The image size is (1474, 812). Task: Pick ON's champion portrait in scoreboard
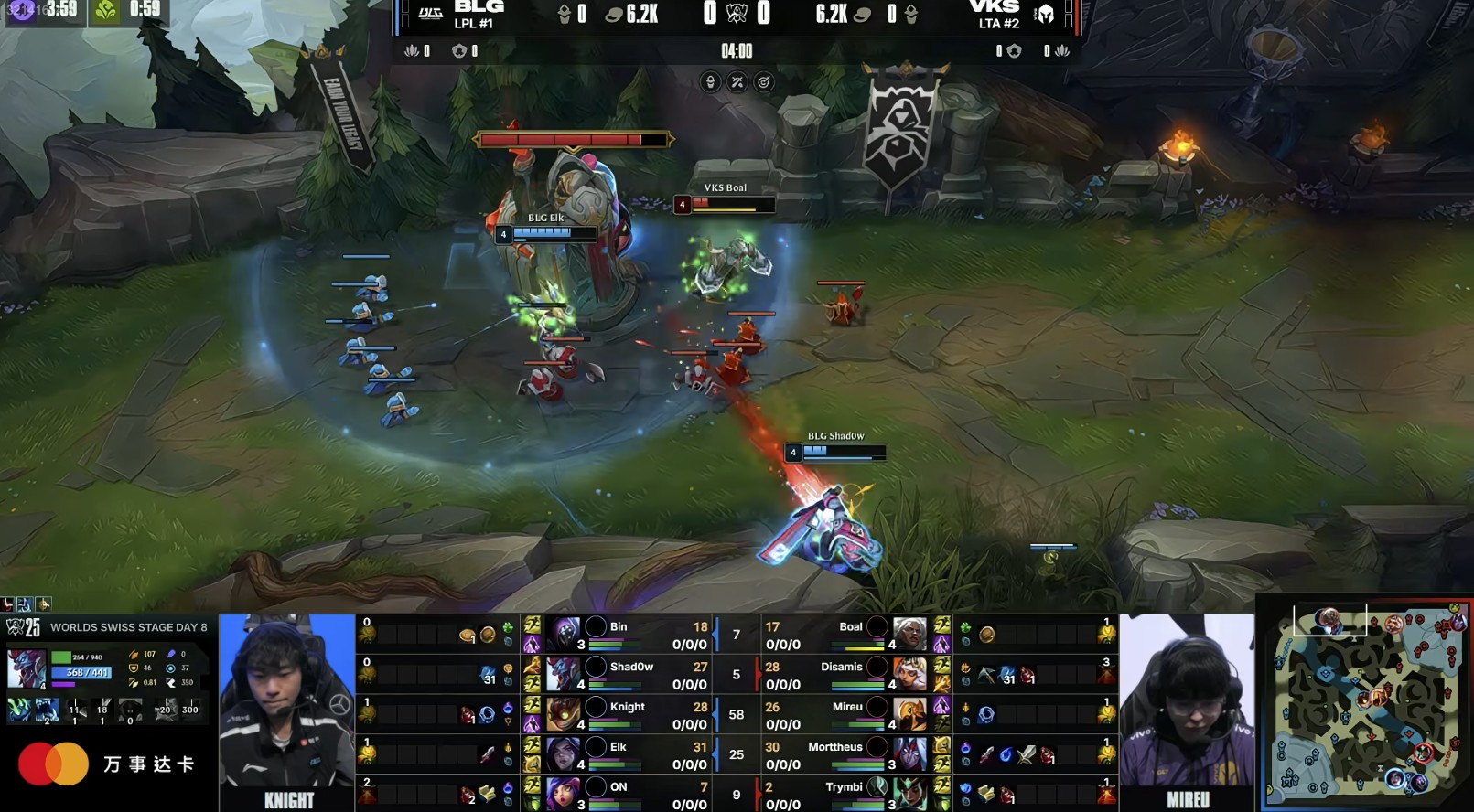(563, 793)
